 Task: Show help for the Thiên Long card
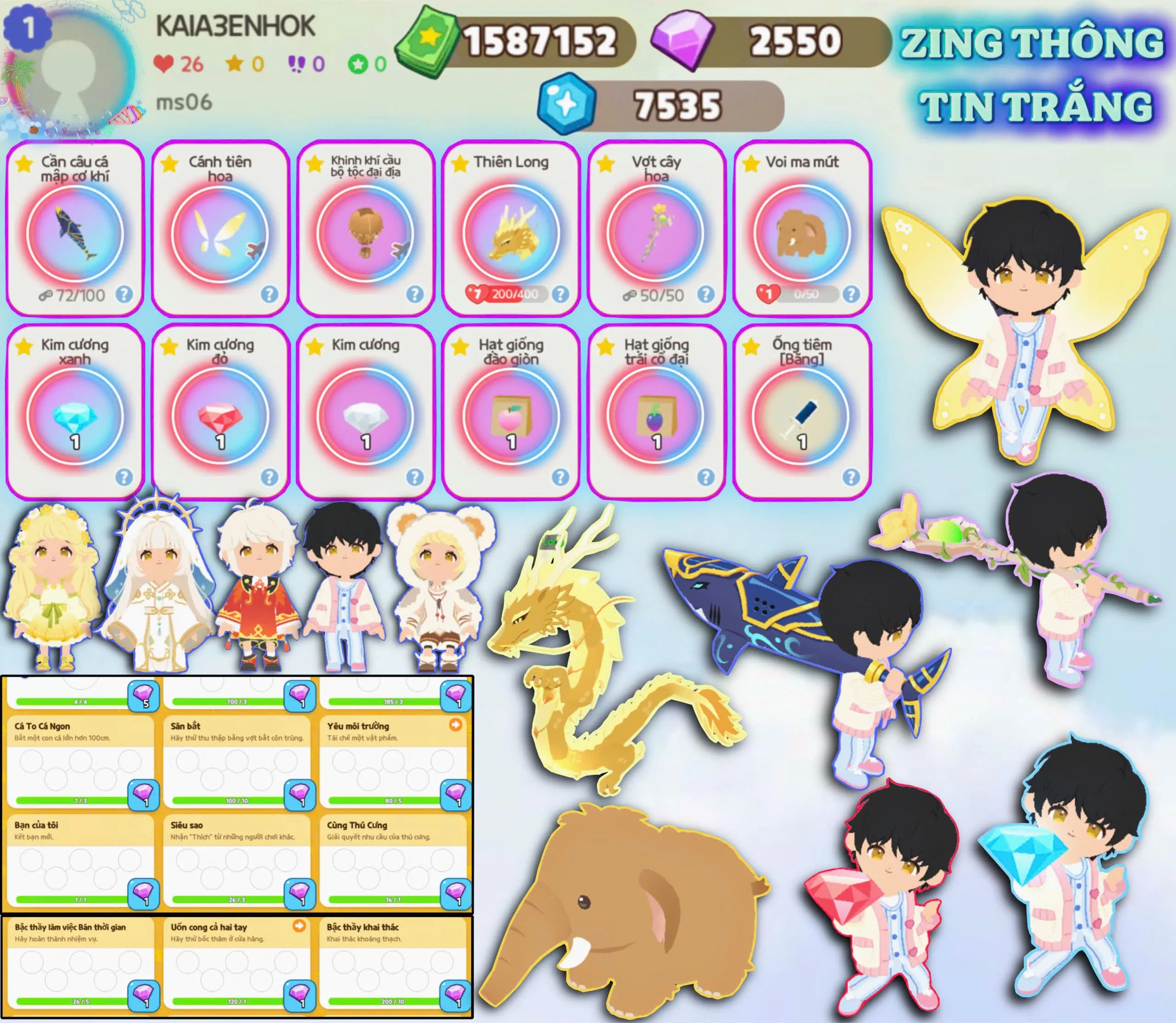560,294
